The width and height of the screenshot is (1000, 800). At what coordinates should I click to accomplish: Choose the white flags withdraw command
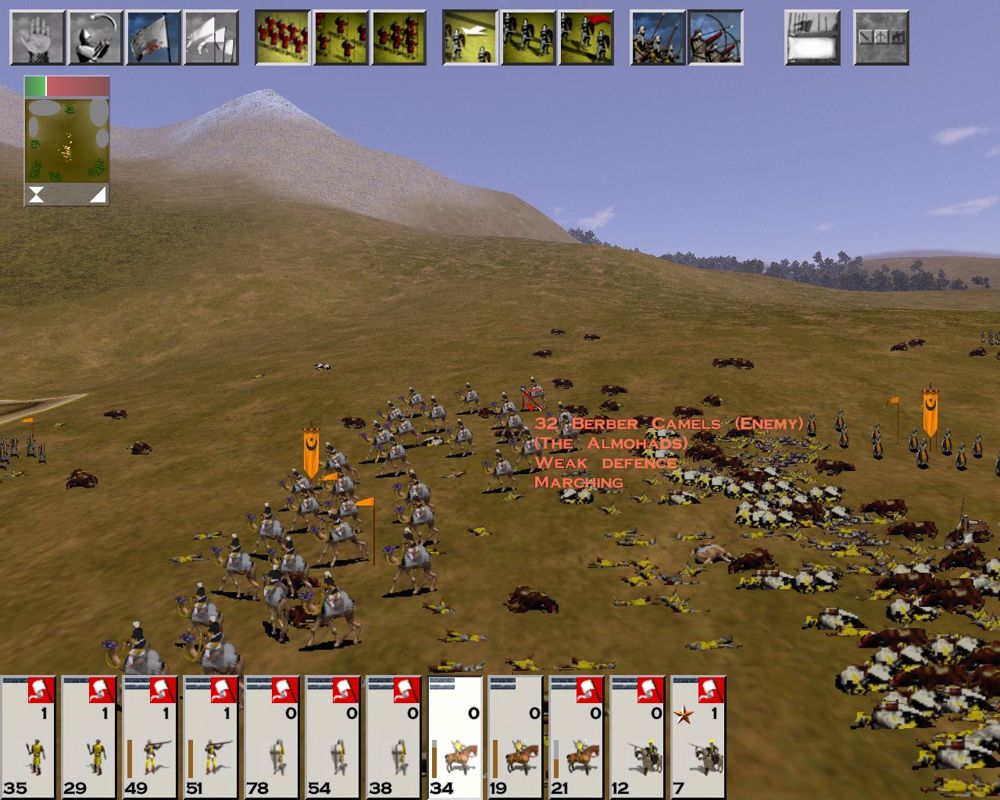point(211,37)
